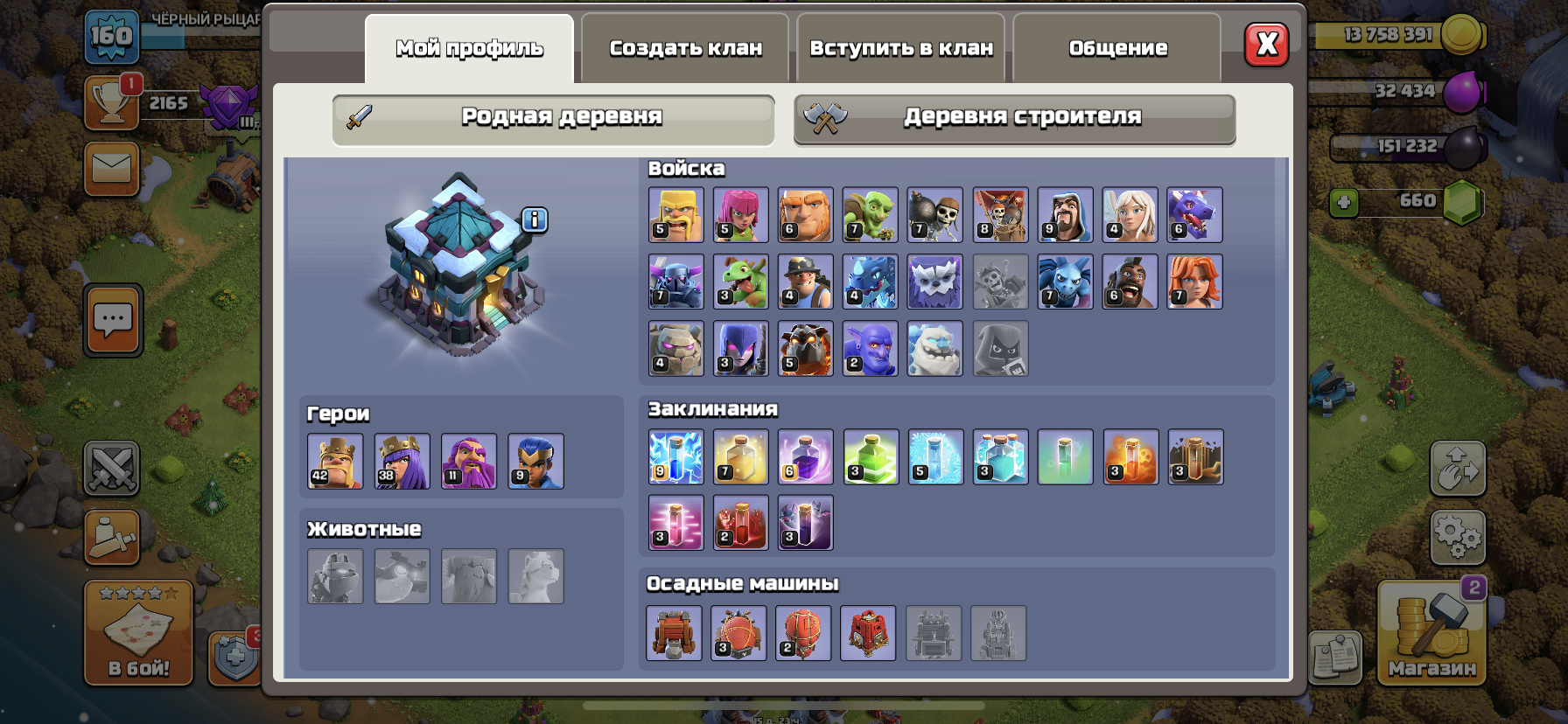
Task: Select the Wall Wrecker siege machine icon
Action: 675,634
